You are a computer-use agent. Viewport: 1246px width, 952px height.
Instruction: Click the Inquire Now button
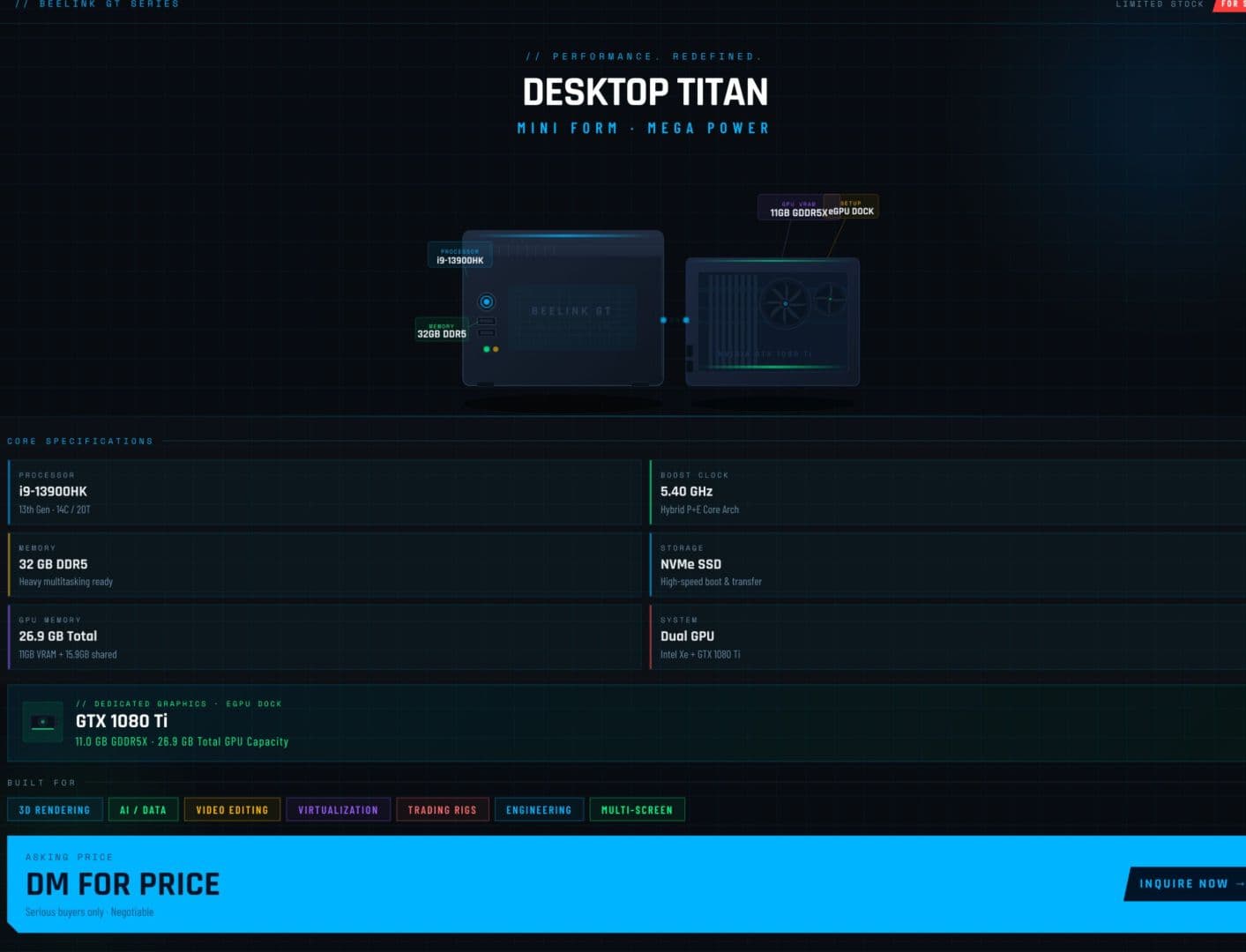(1186, 883)
